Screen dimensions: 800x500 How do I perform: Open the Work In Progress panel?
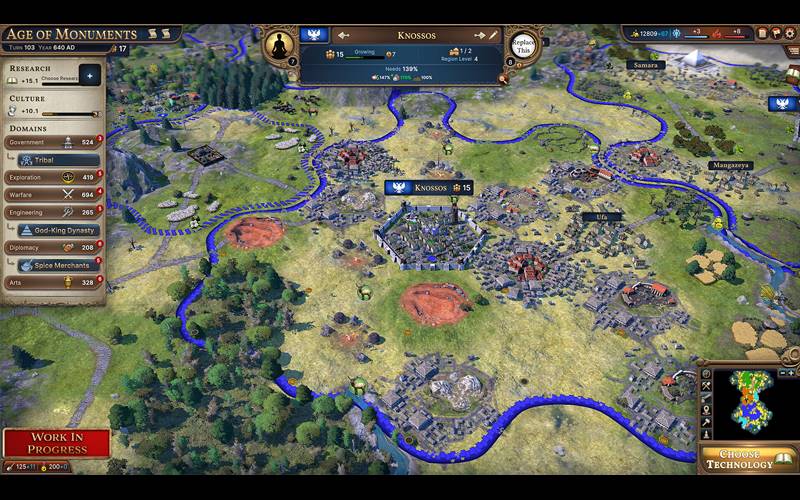[x=56, y=442]
